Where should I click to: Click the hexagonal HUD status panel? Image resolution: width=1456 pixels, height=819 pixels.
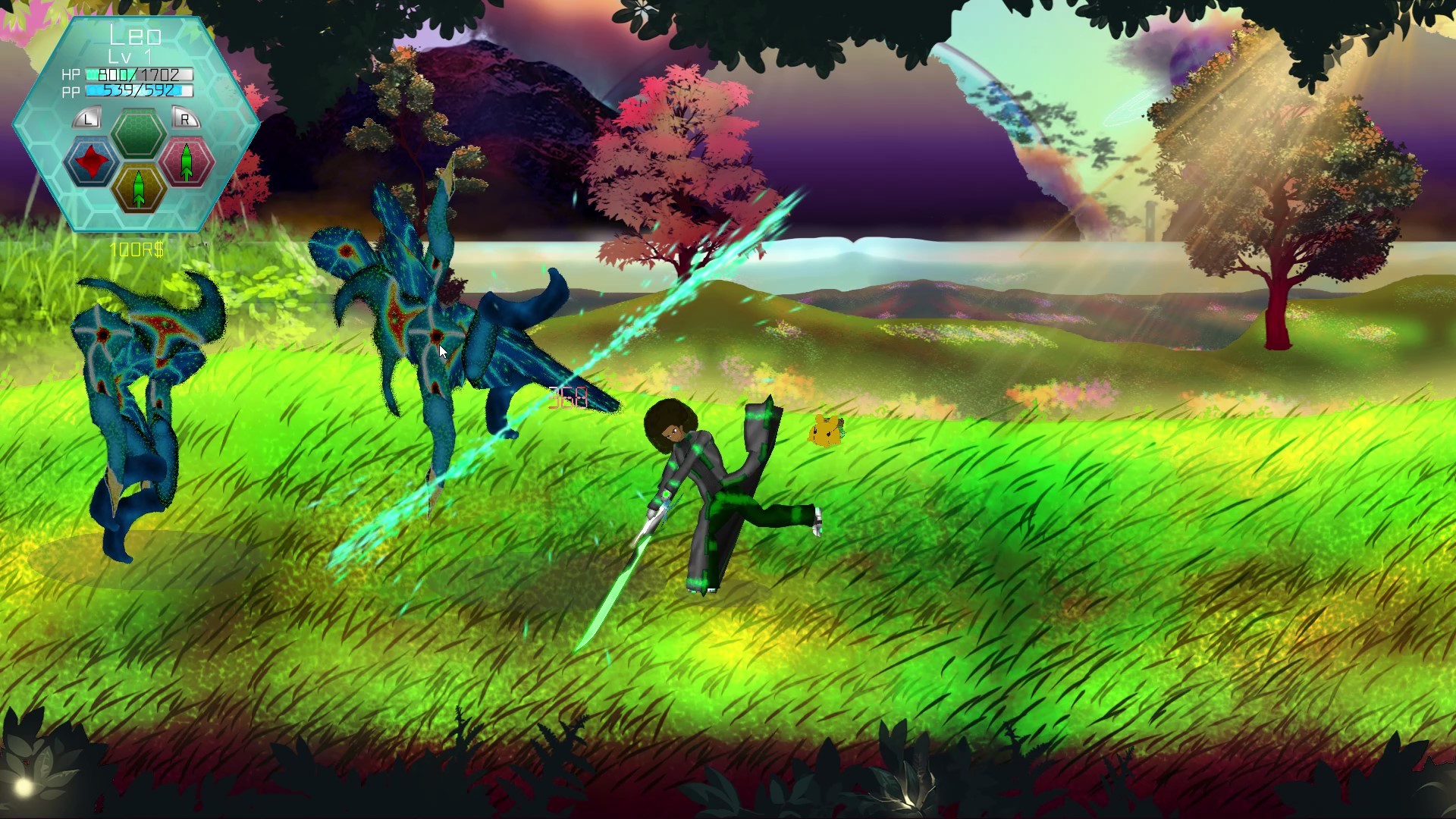coord(136,121)
